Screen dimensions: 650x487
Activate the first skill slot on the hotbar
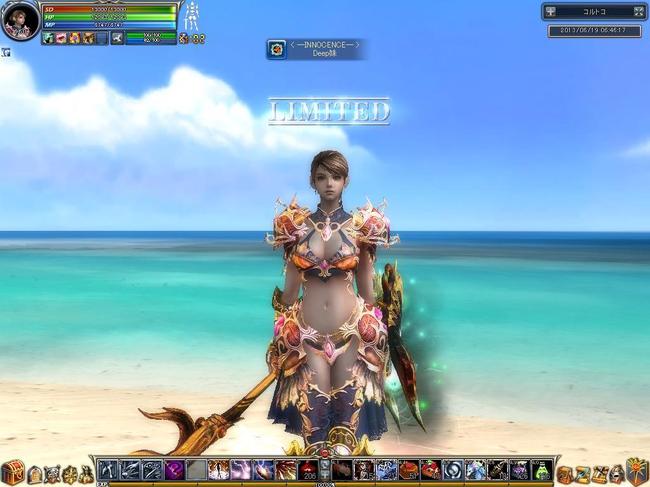point(109,469)
